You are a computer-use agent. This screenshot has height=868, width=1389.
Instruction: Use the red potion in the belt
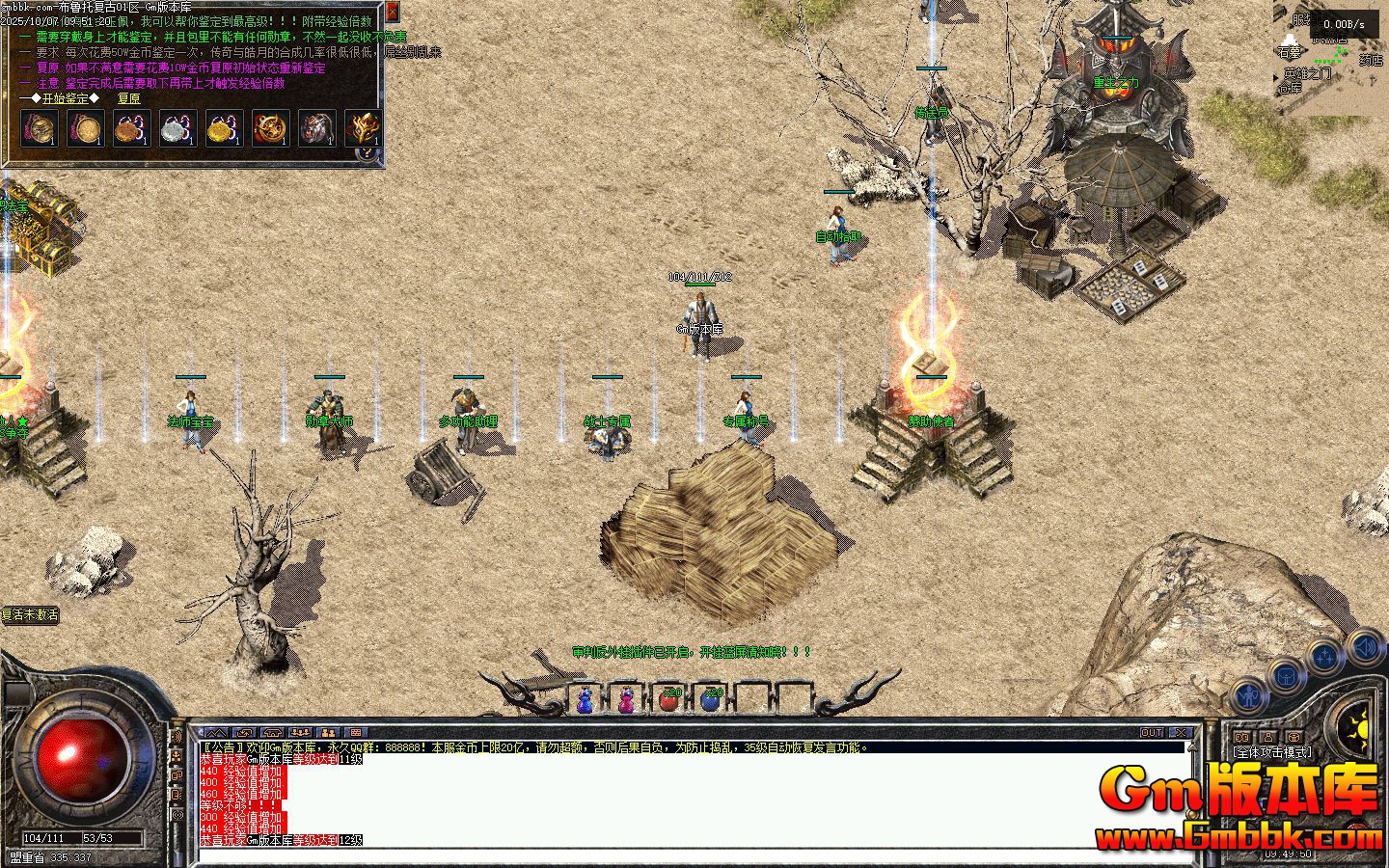click(x=668, y=699)
